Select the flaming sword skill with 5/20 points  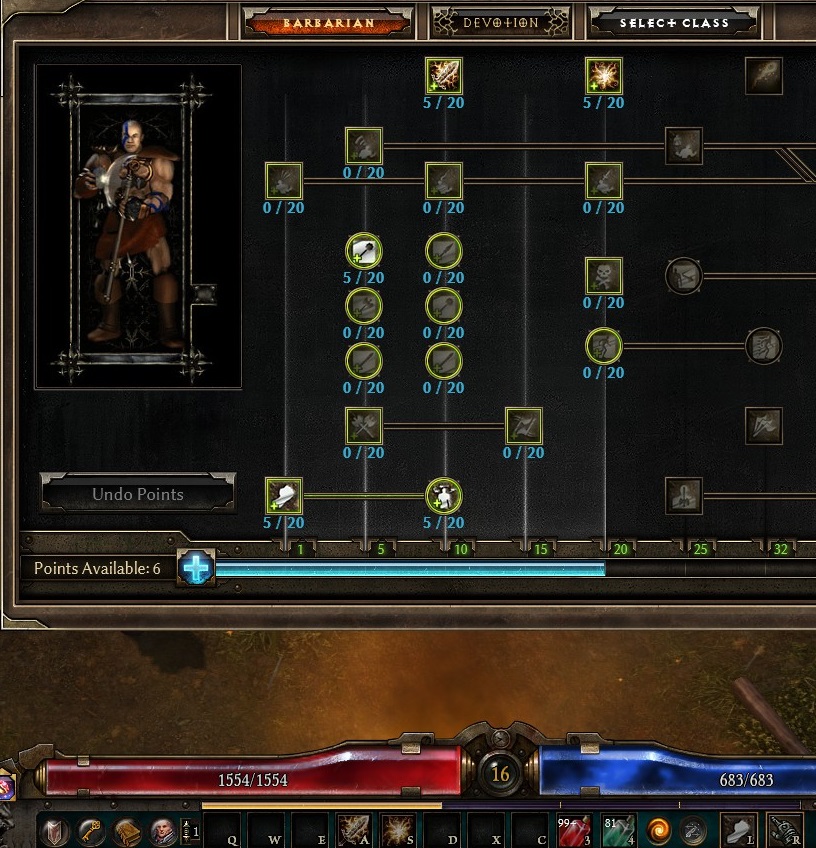(443, 75)
